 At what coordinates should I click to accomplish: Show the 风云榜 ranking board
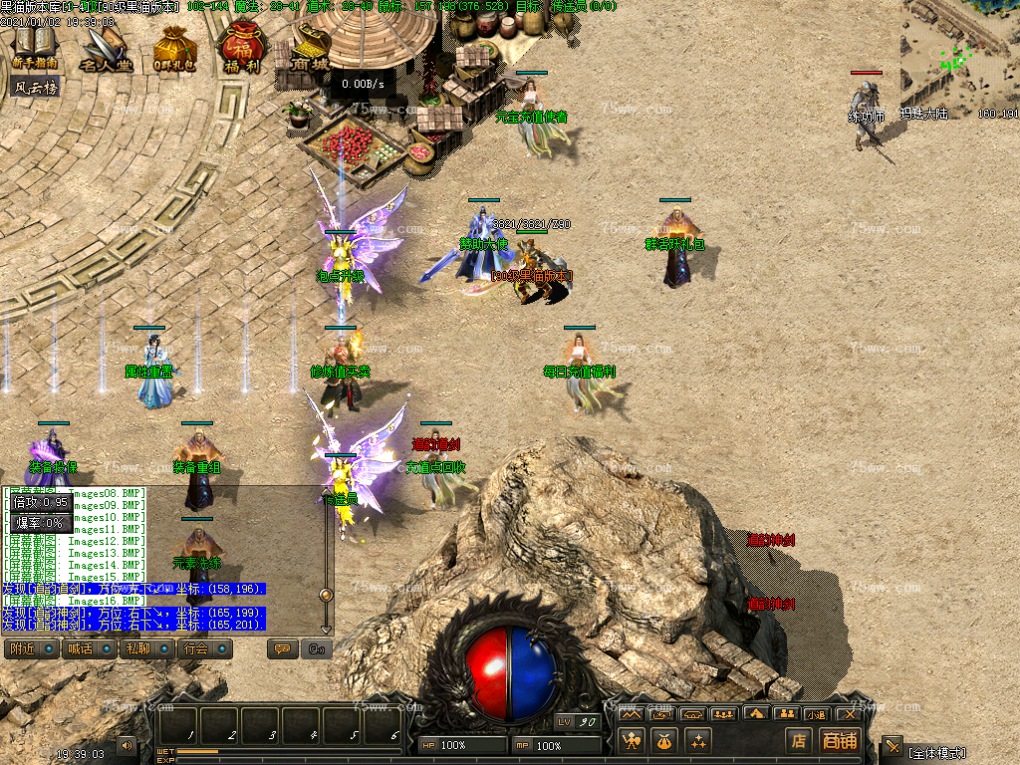coord(36,87)
